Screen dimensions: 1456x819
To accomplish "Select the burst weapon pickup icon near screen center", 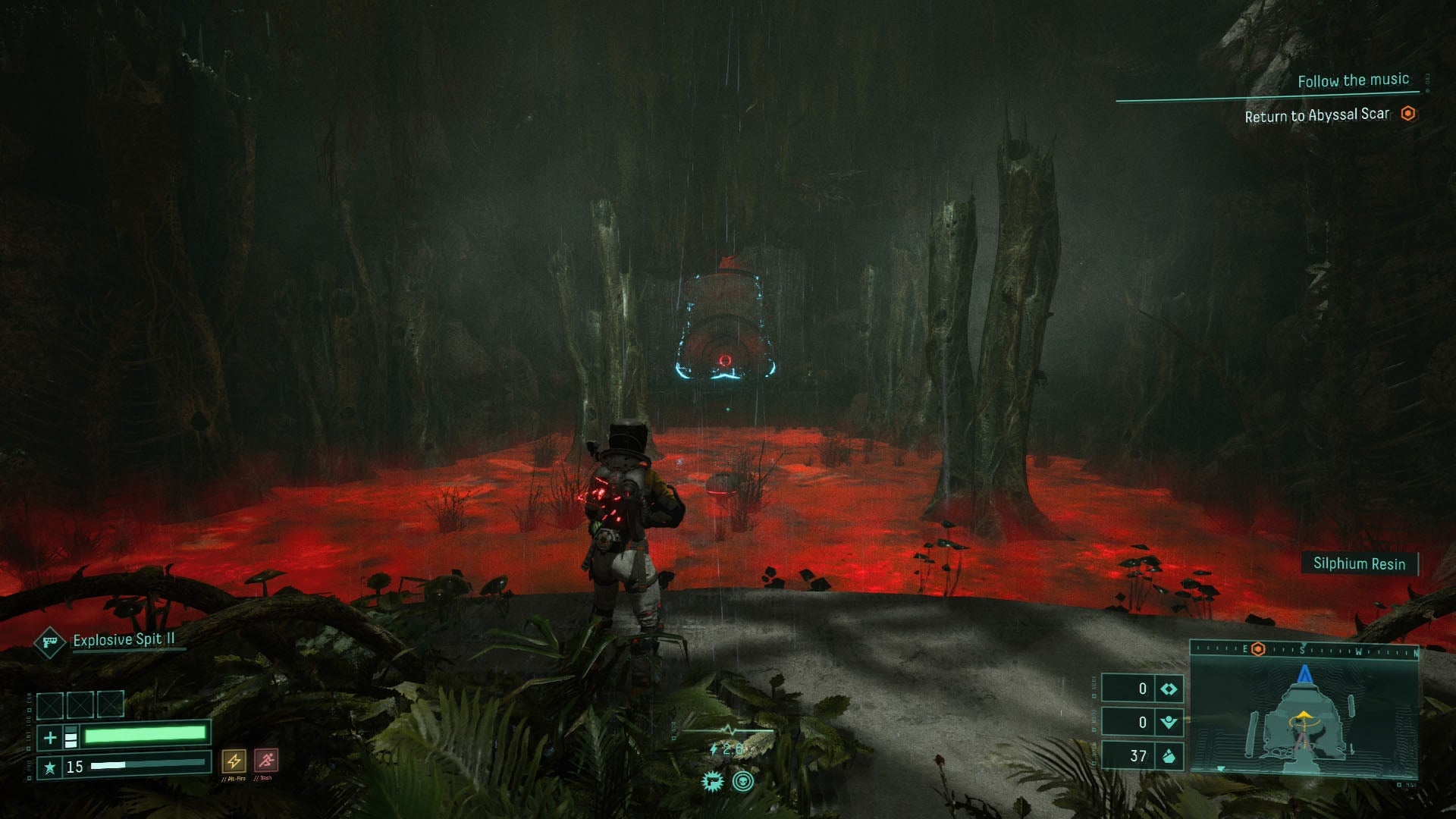I will pos(713,781).
